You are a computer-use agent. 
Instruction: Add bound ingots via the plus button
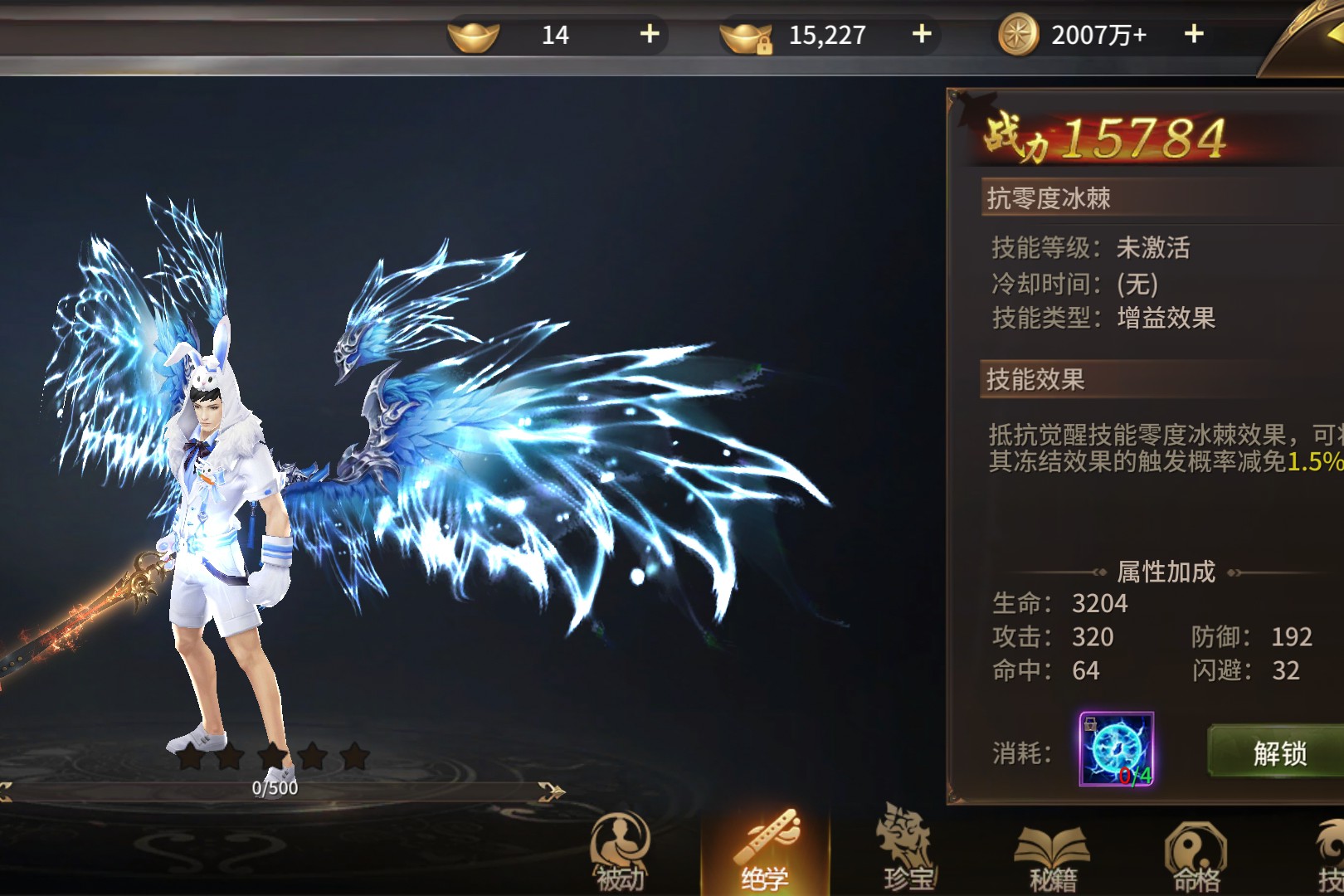[922, 34]
